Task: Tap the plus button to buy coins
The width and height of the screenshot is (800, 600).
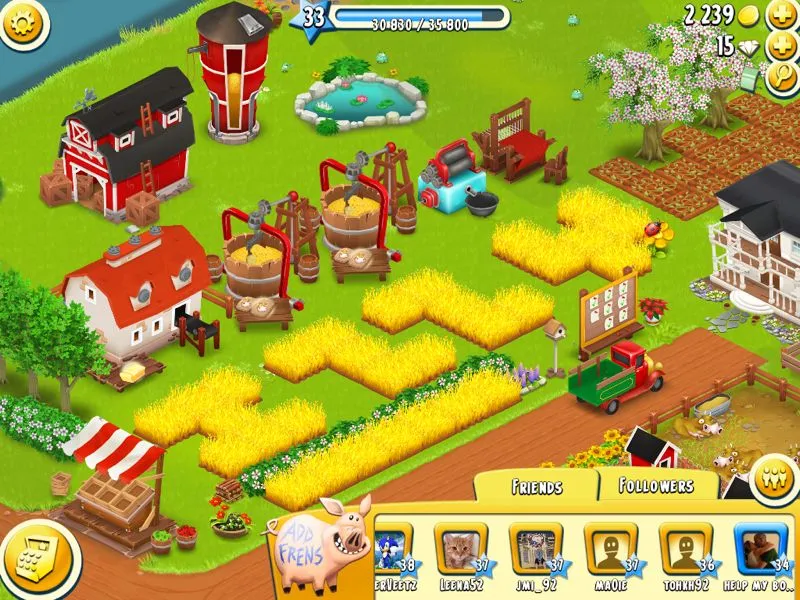Action: 781,16
